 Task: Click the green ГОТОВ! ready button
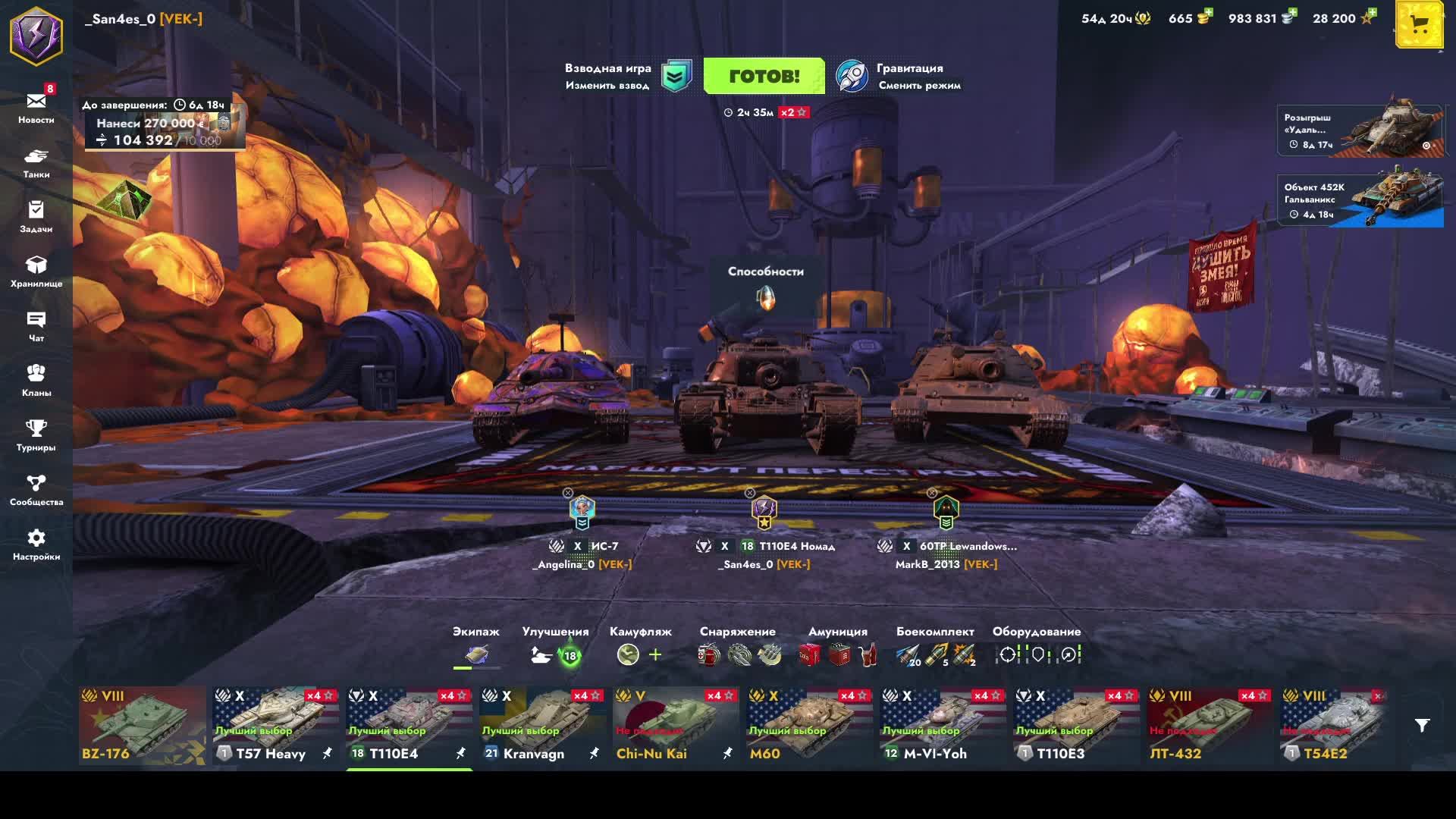tap(764, 76)
